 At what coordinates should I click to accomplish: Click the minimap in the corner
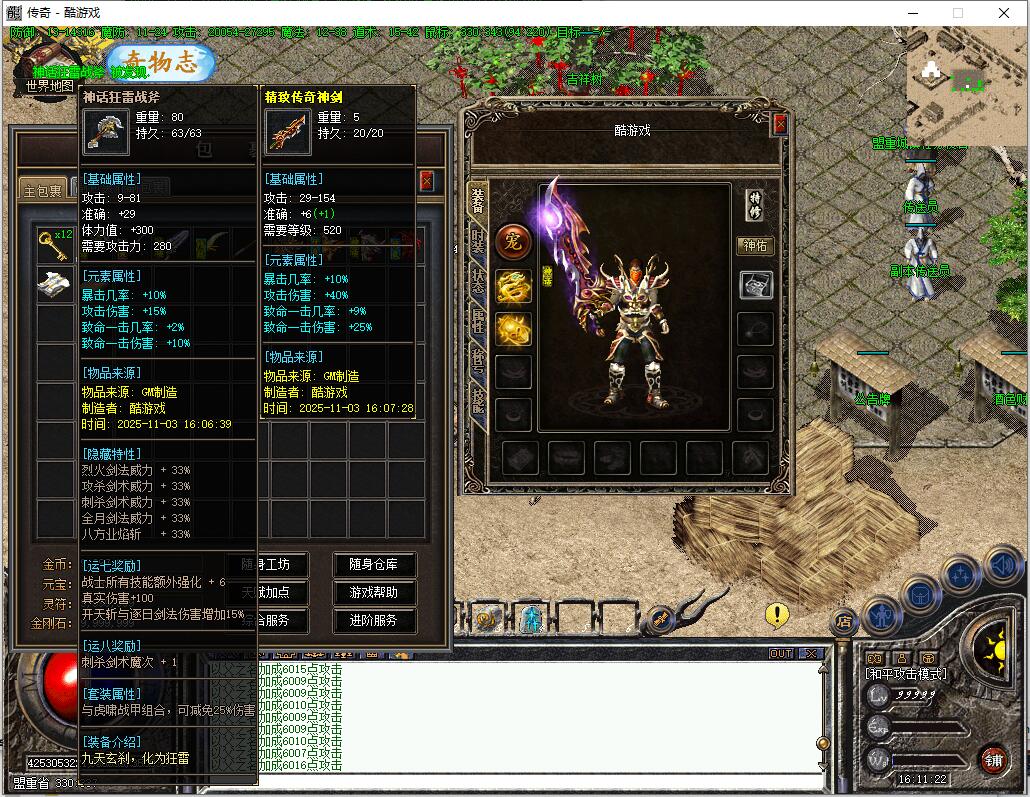click(966, 87)
